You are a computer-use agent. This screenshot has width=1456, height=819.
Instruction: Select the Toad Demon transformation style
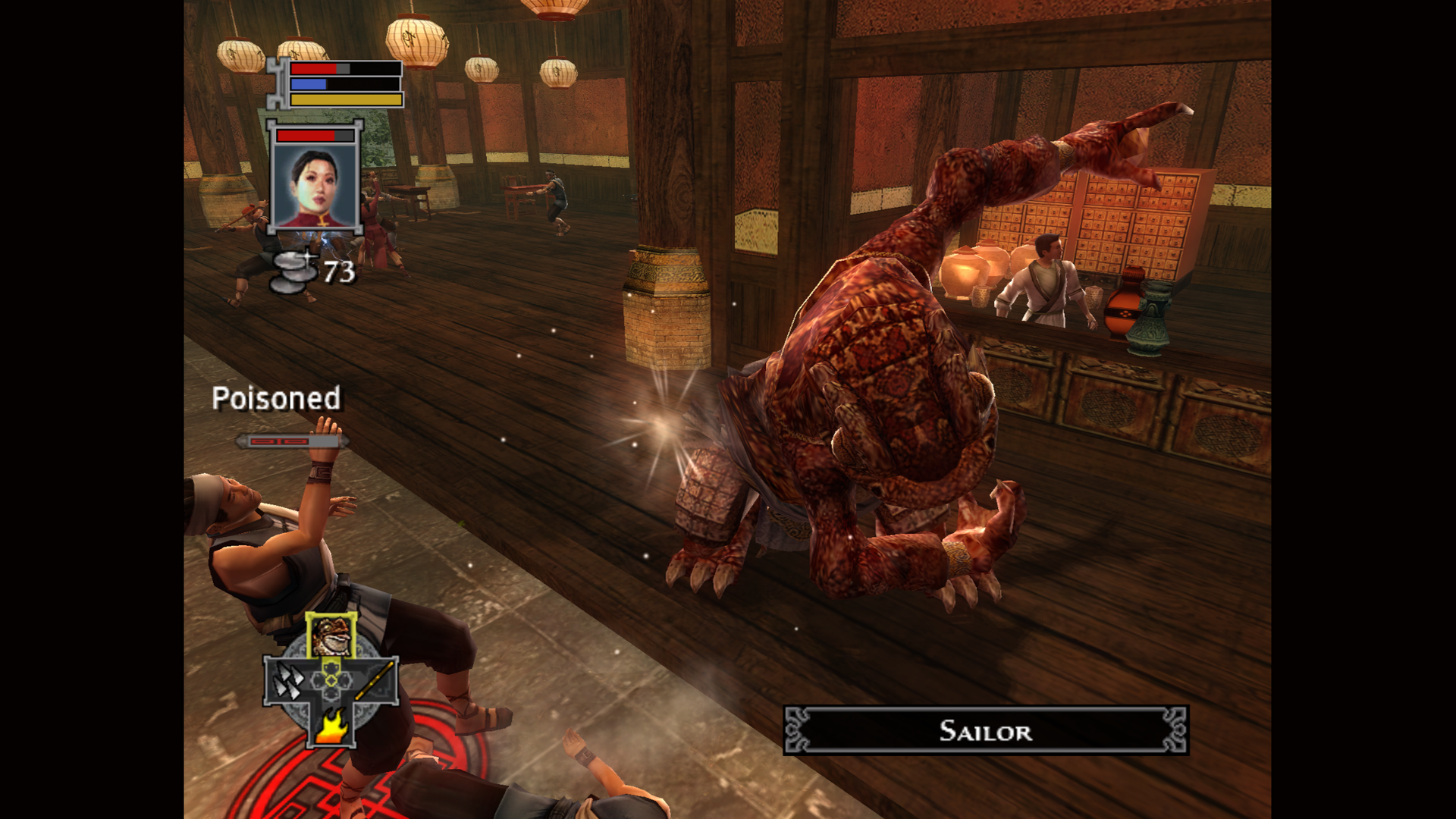tap(331, 635)
